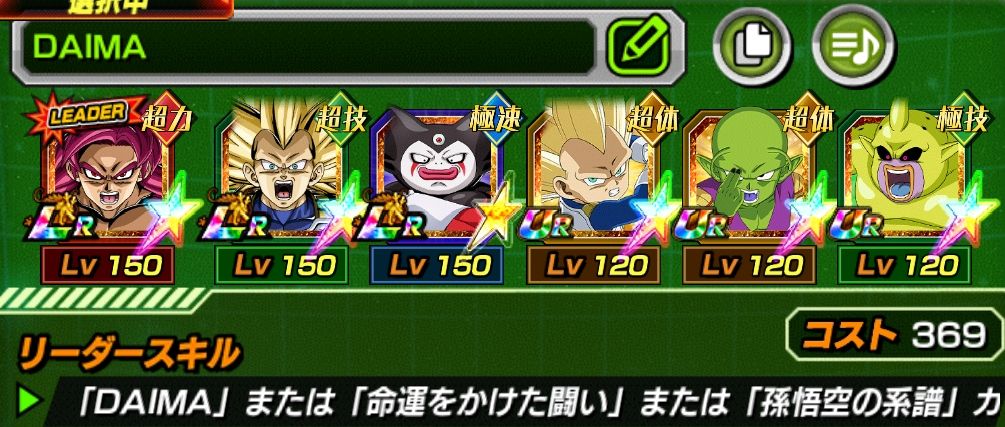Select the golden long-haired Vegeta card
The image size is (1005, 427).
280,180
